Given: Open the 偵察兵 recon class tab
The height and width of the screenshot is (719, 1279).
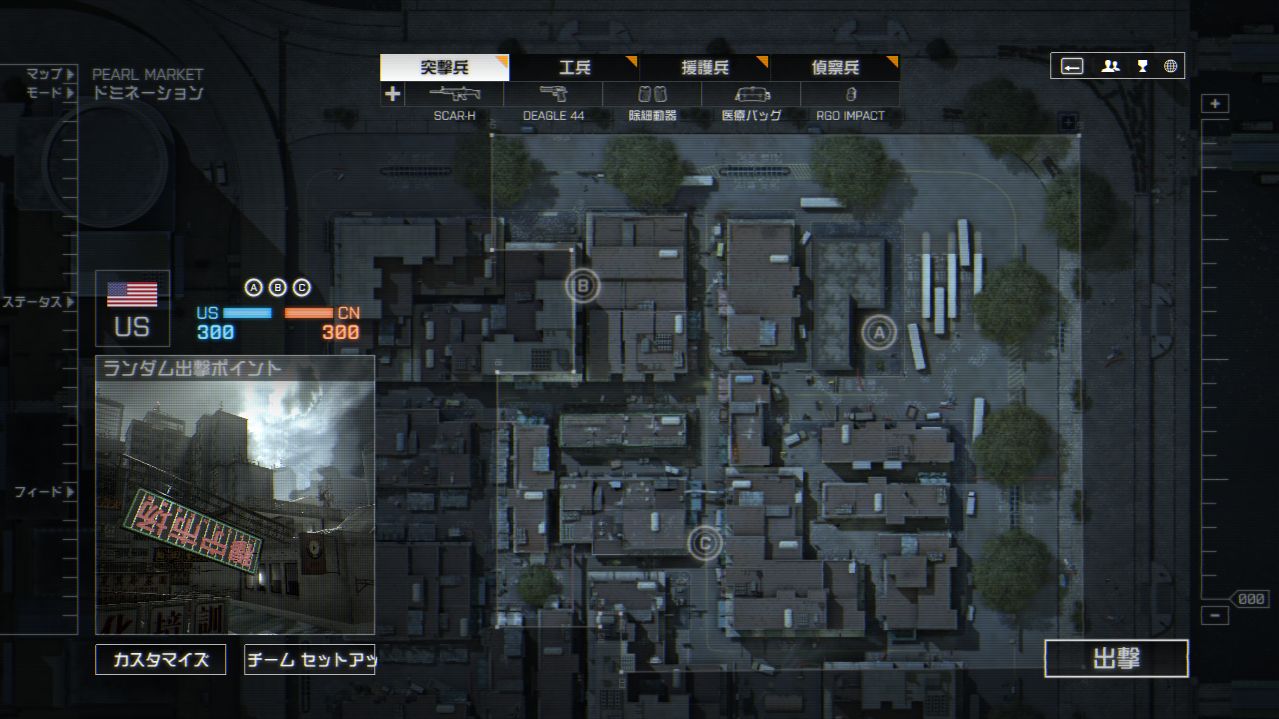Looking at the screenshot, I should click(x=835, y=68).
